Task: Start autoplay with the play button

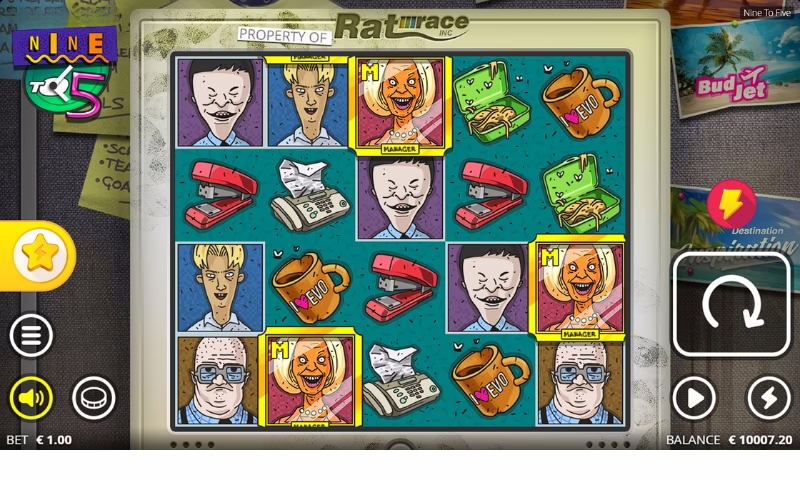Action: [x=694, y=398]
